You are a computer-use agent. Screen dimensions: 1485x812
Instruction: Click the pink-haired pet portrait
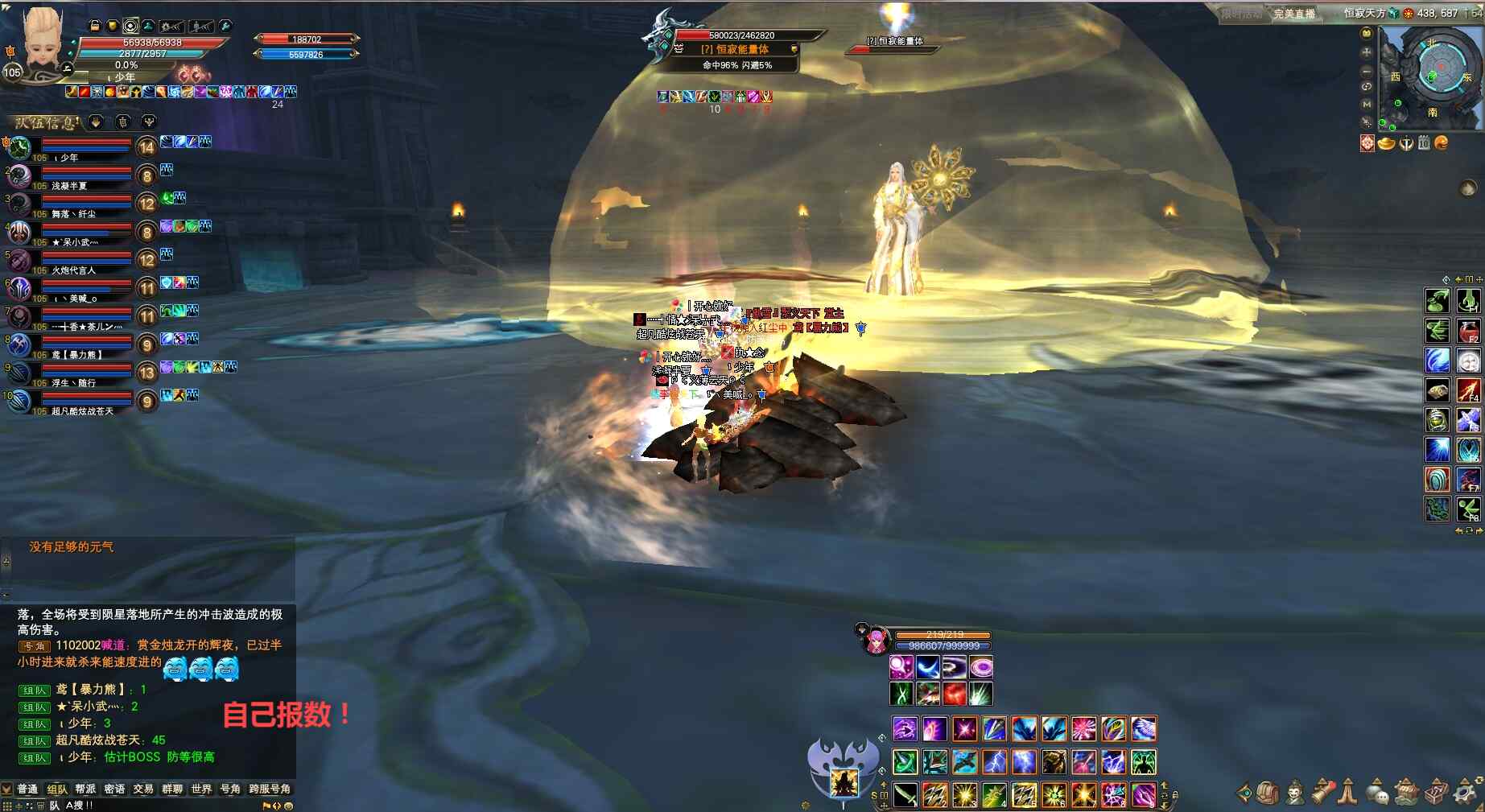876,641
